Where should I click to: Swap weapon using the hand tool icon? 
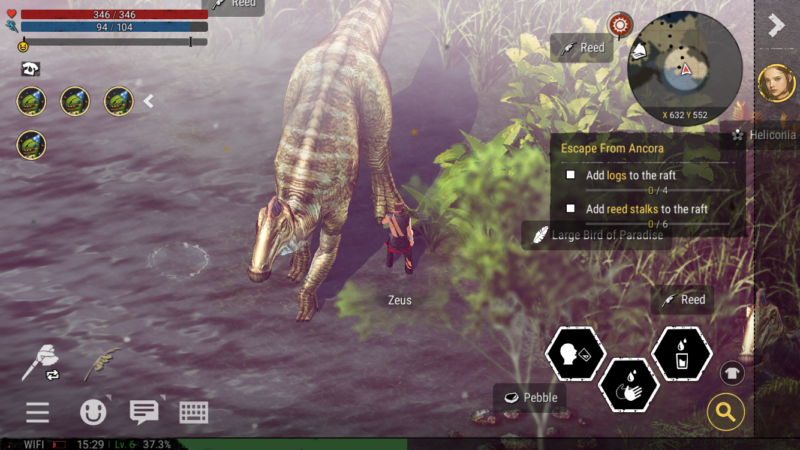tap(41, 363)
